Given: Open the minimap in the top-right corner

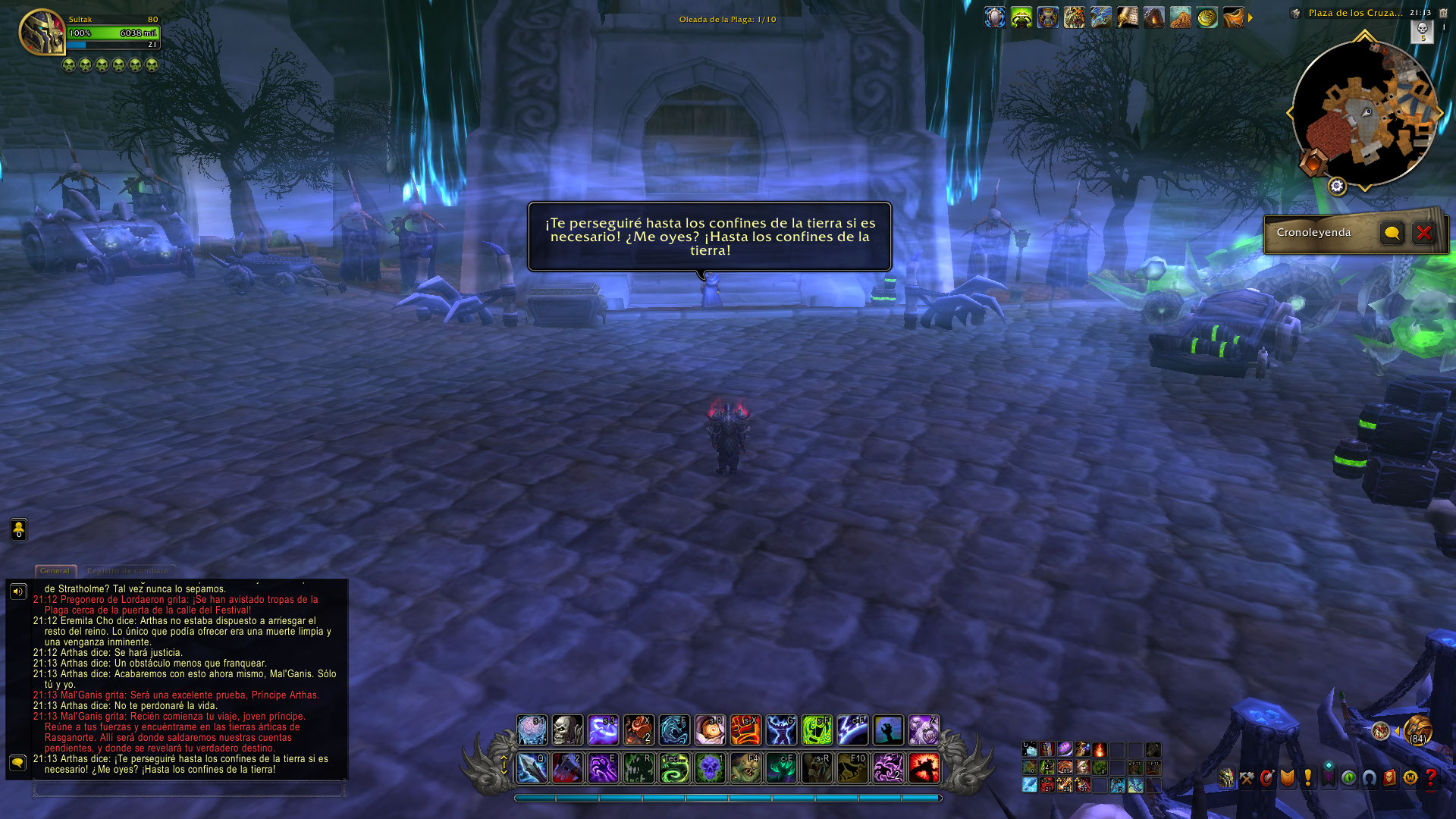Looking at the screenshot, I should (x=1364, y=113).
